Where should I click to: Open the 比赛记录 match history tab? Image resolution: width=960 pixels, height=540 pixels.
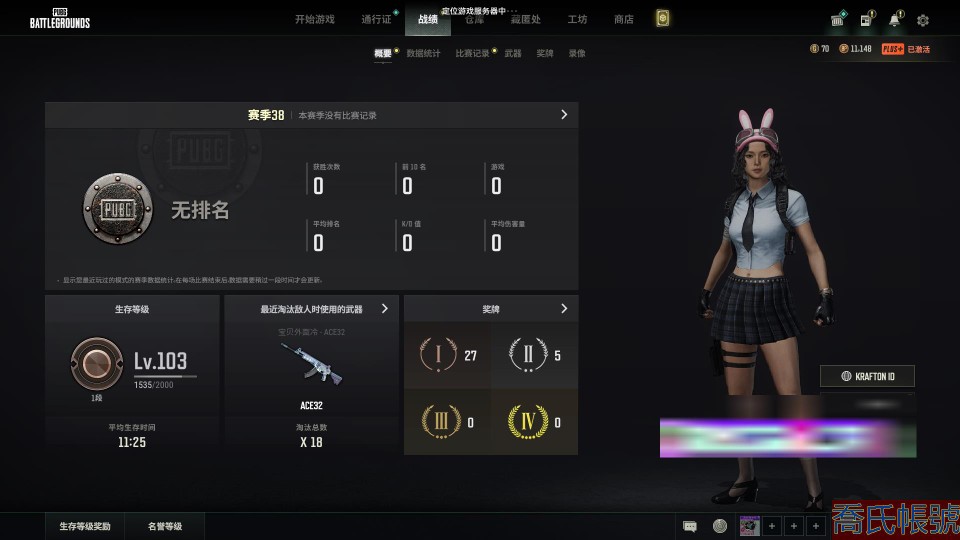tap(472, 53)
